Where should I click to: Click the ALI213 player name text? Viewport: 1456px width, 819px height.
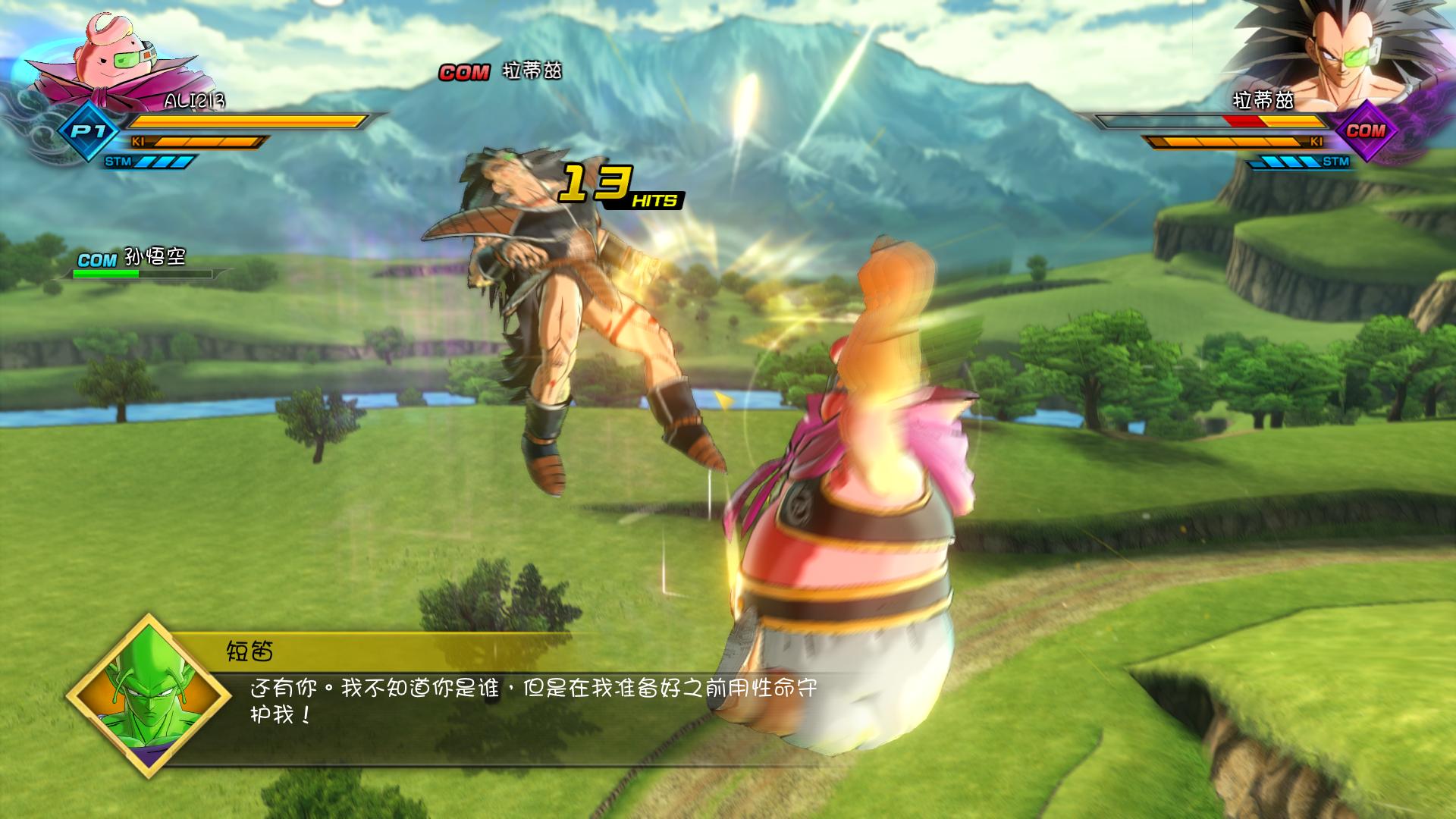click(192, 99)
